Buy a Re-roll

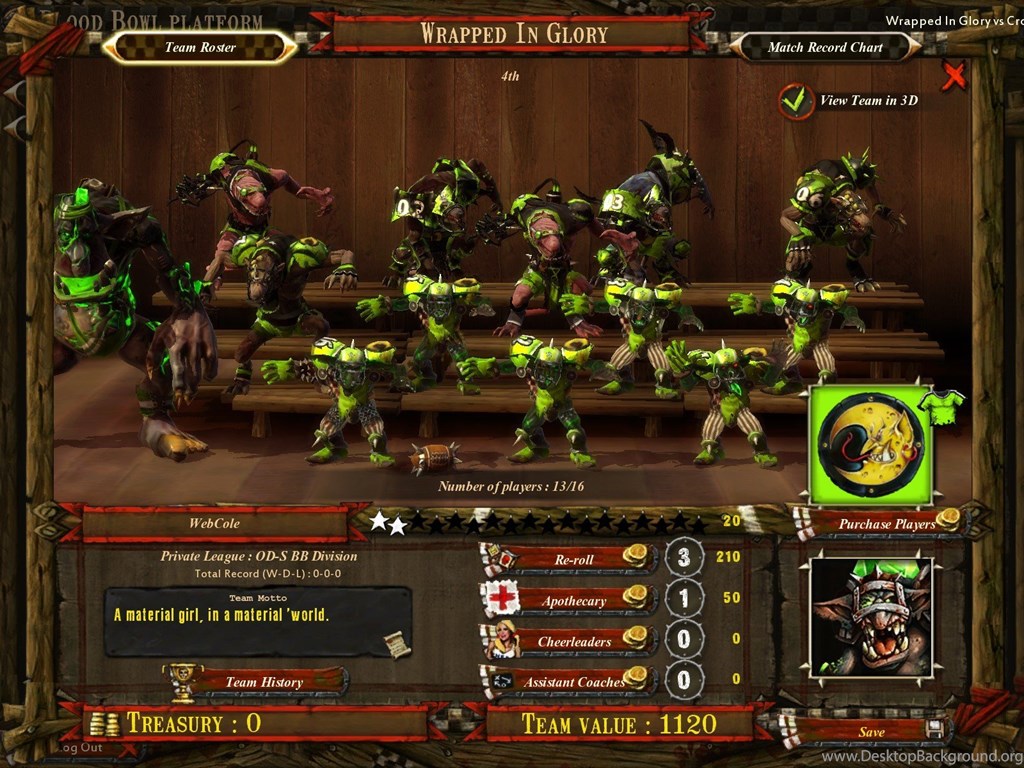573,559
